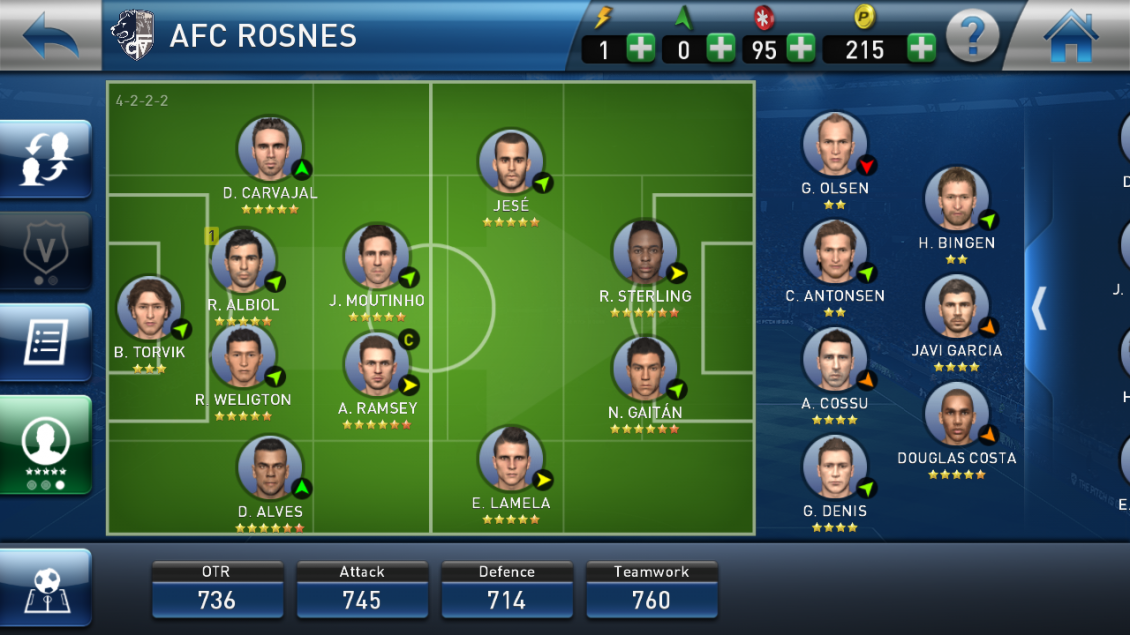Select D. Carvajal on the pitch
The image size is (1130, 635).
270,150
